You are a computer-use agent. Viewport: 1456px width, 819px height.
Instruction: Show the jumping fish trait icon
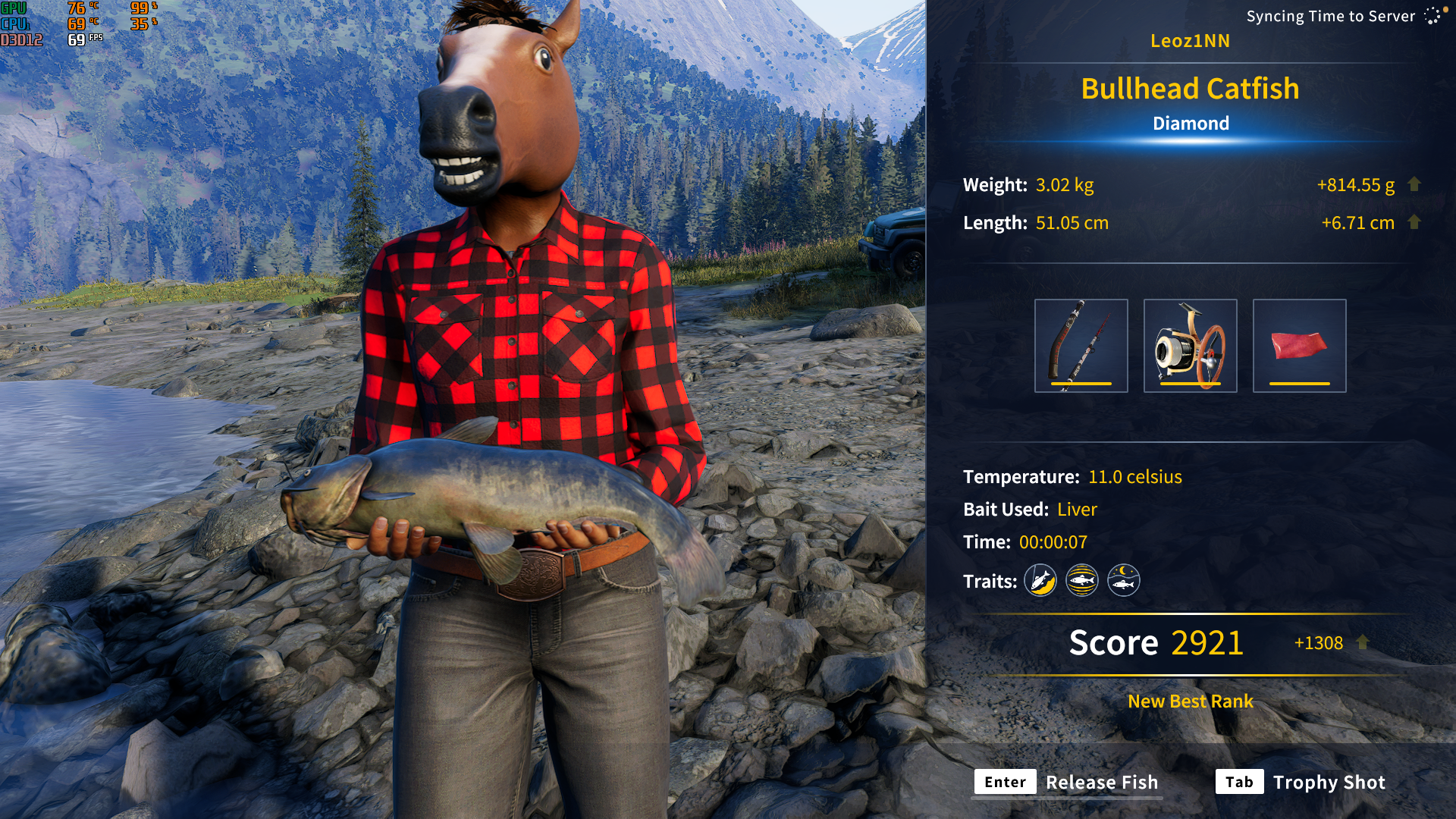tap(1040, 581)
